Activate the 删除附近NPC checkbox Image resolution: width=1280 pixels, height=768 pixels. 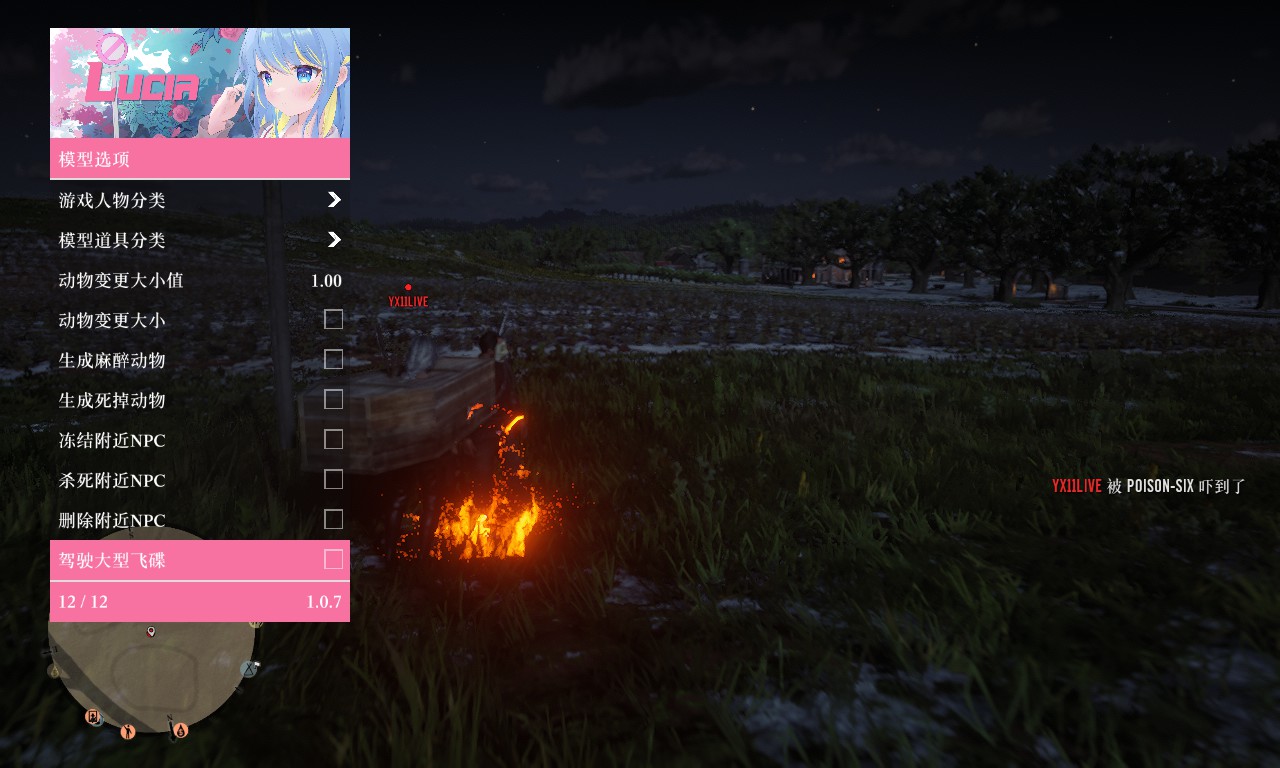click(x=333, y=520)
